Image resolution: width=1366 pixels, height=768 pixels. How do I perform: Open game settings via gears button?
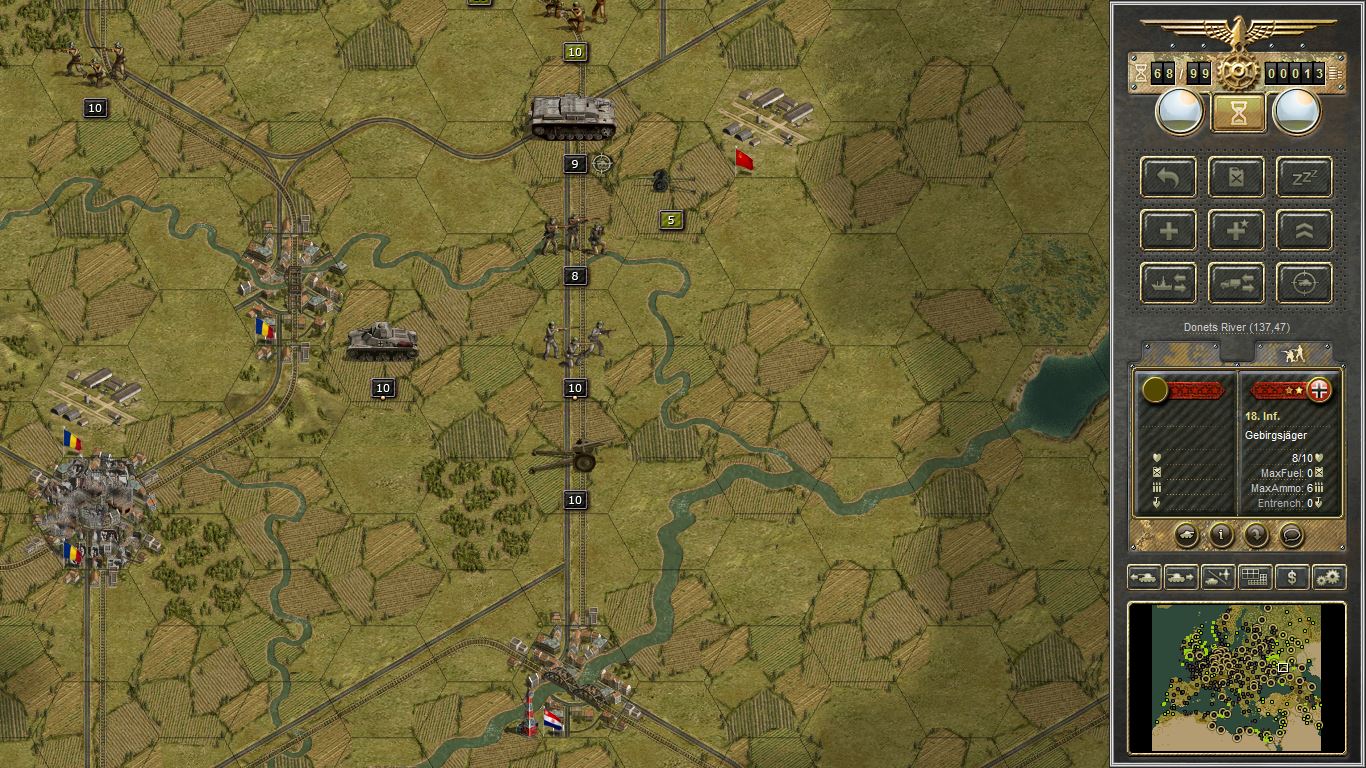pyautogui.click(x=1329, y=577)
